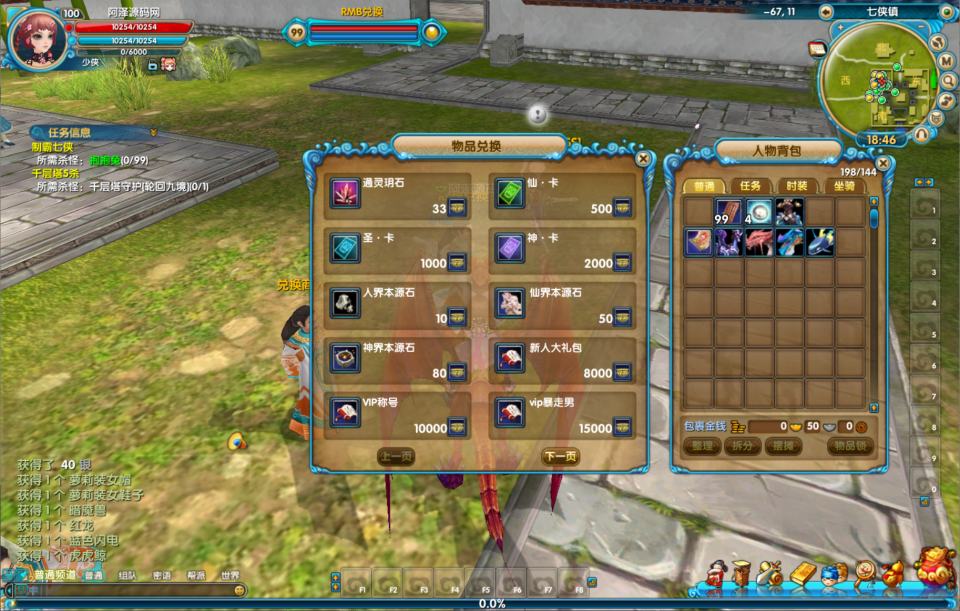Open the gold ingot shop icon

[x=803, y=573]
